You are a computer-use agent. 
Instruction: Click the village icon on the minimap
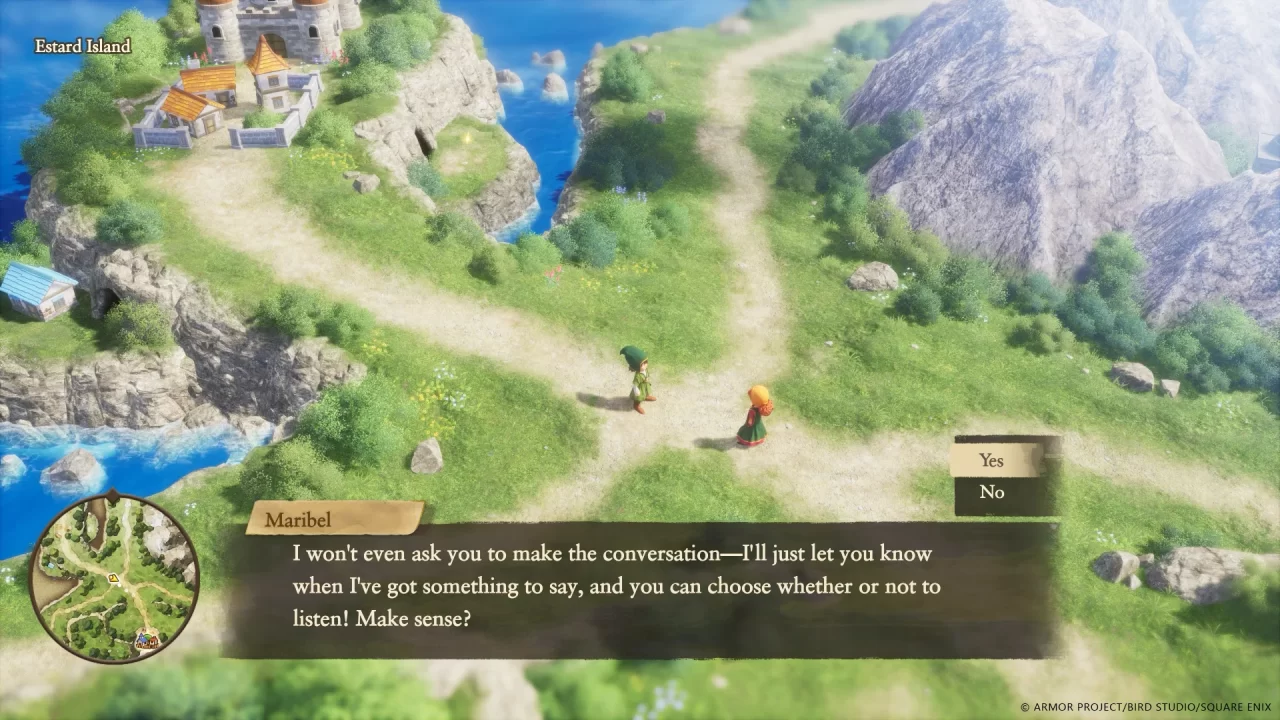[x=147, y=640]
